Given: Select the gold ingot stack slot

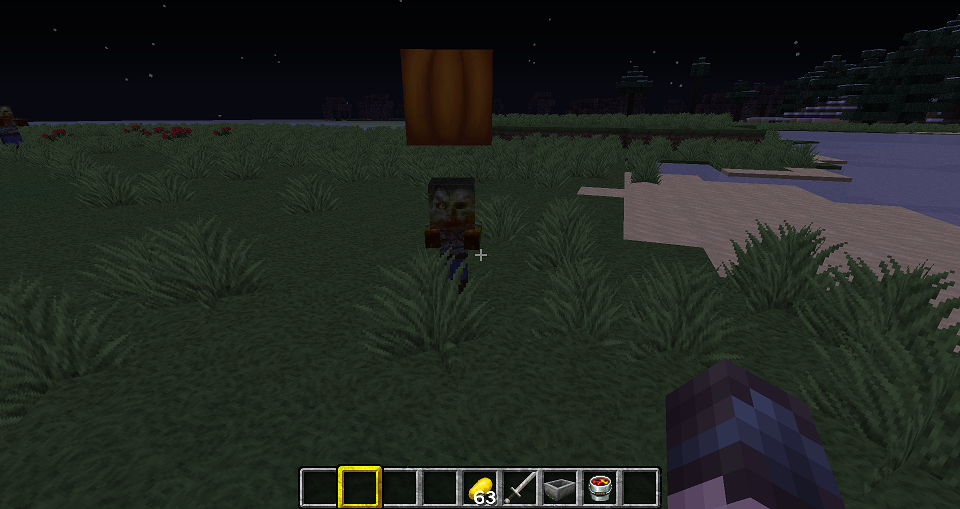Looking at the screenshot, I should (x=480, y=488).
